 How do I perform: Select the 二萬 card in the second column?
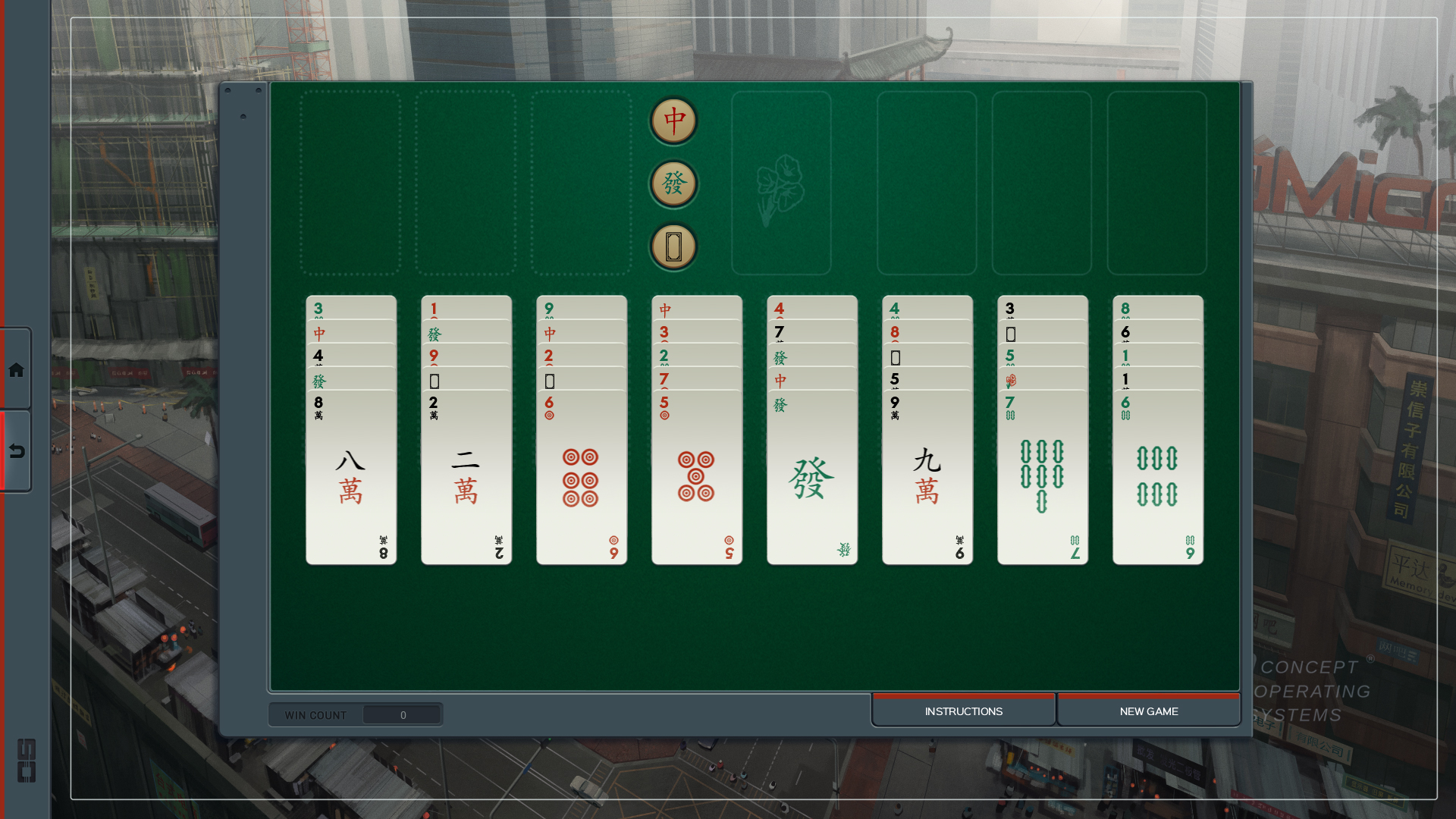click(x=466, y=478)
